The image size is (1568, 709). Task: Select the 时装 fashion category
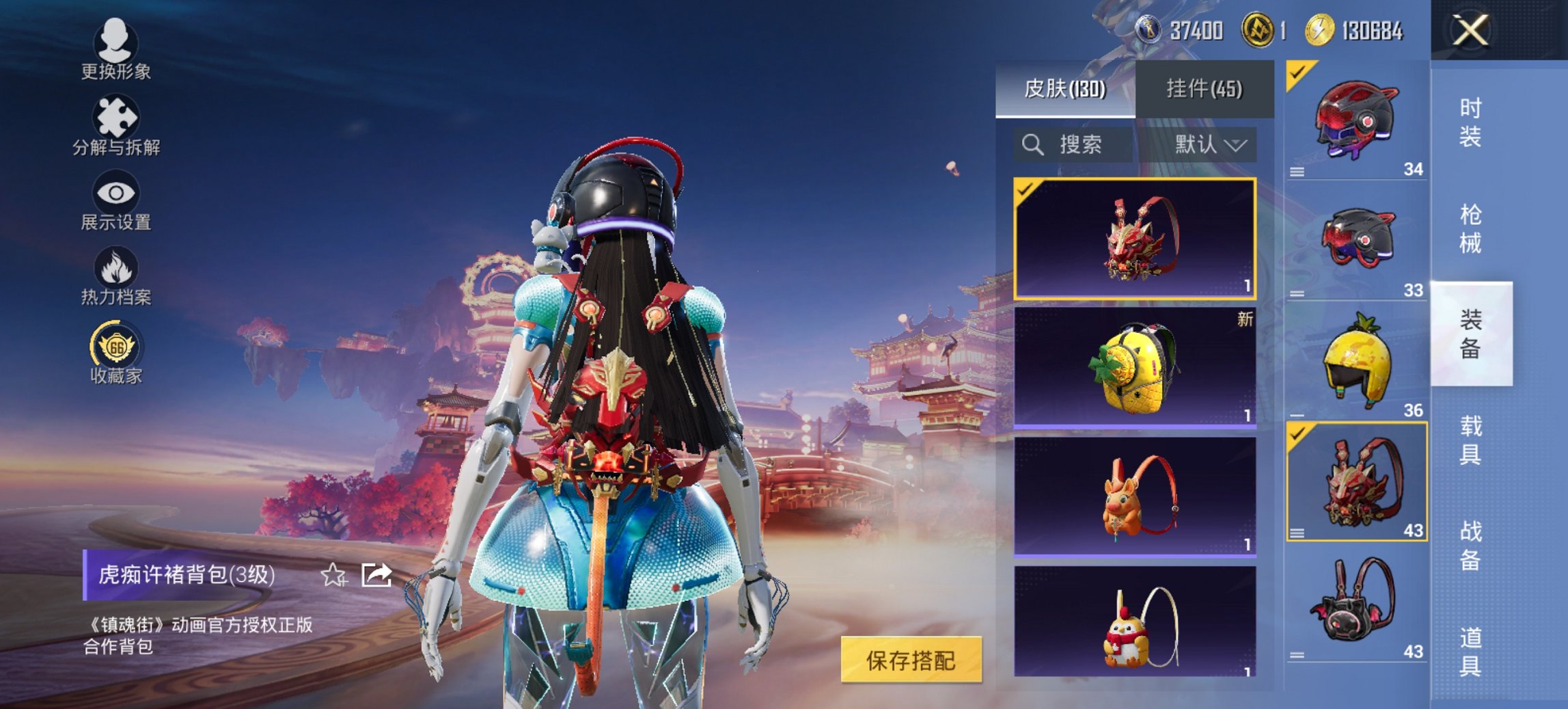click(1472, 120)
